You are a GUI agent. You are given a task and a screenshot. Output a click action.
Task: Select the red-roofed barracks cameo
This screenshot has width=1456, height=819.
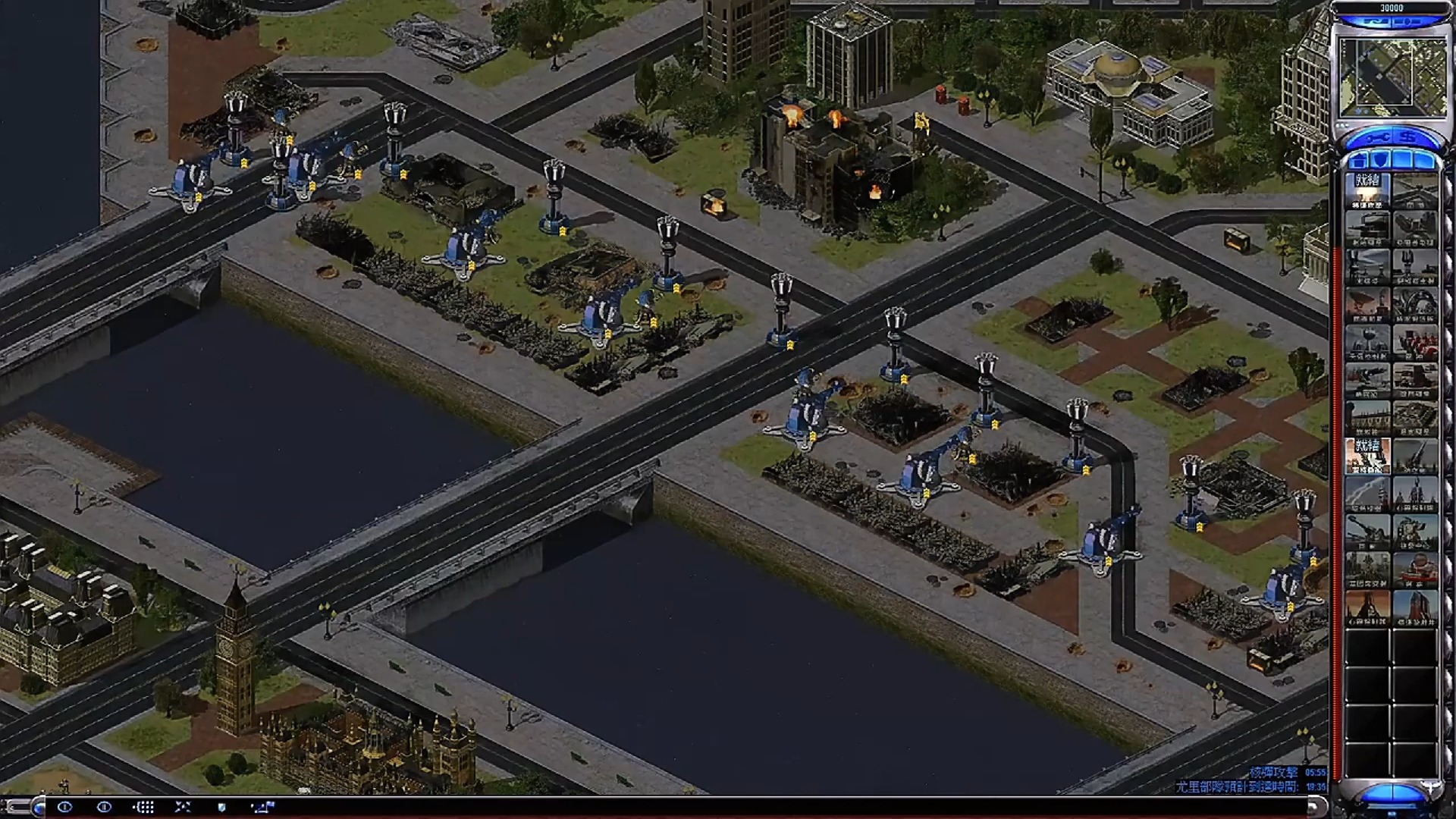(x=1414, y=341)
